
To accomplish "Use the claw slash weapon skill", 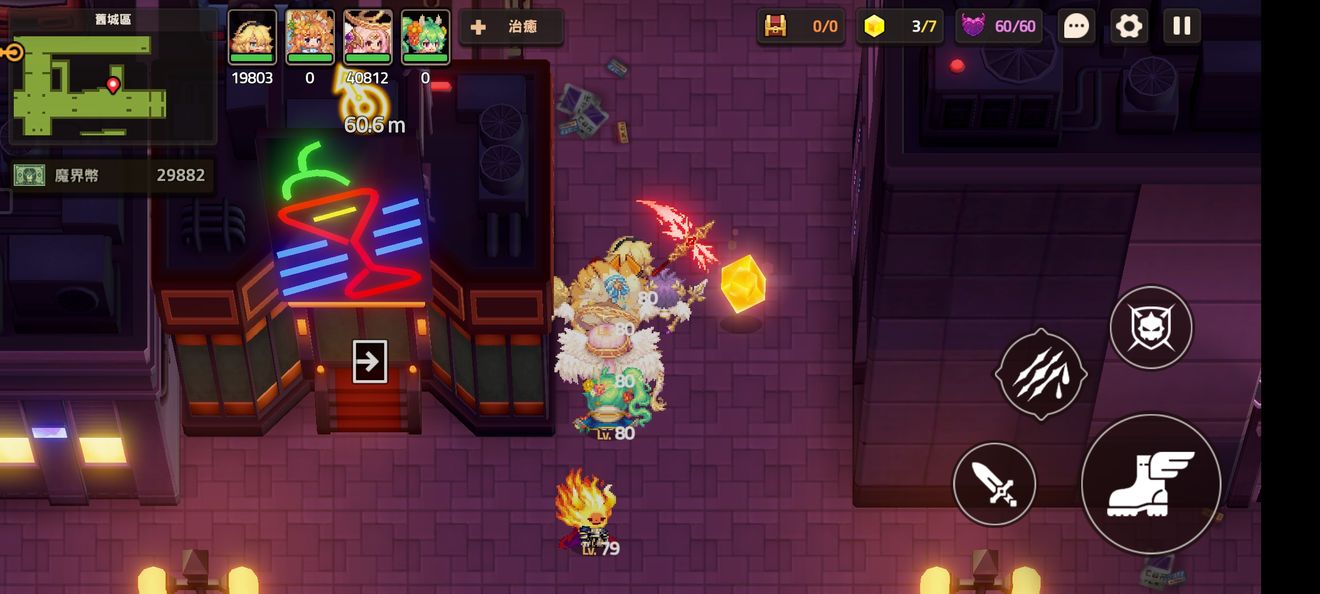I will 1041,374.
